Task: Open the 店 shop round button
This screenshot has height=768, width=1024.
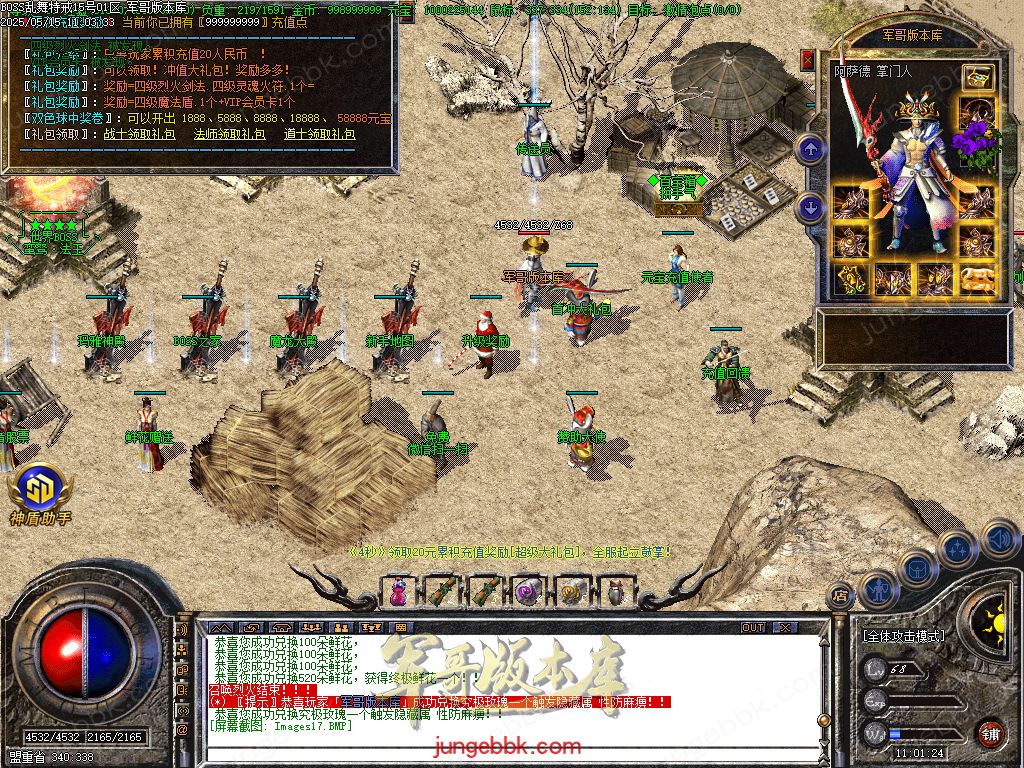Action: pyautogui.click(x=841, y=597)
